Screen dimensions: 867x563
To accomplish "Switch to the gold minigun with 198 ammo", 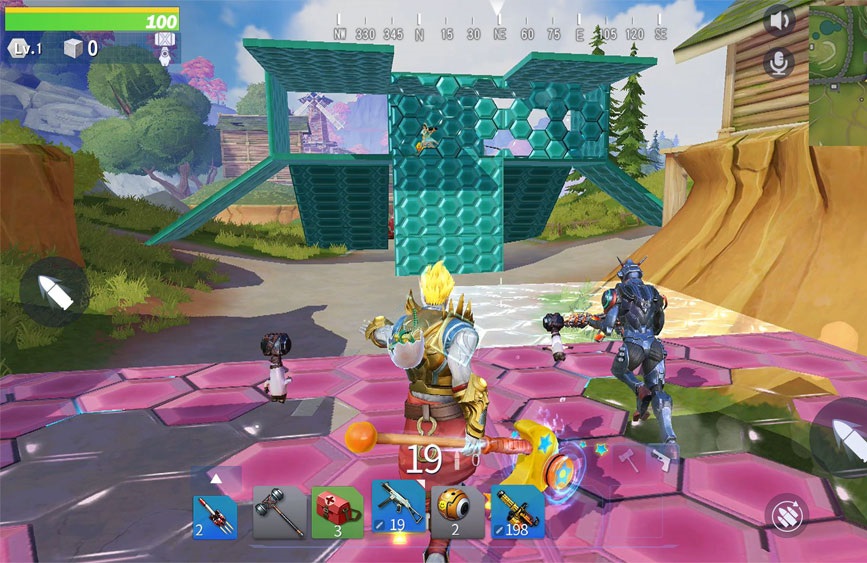I will 517,514.
